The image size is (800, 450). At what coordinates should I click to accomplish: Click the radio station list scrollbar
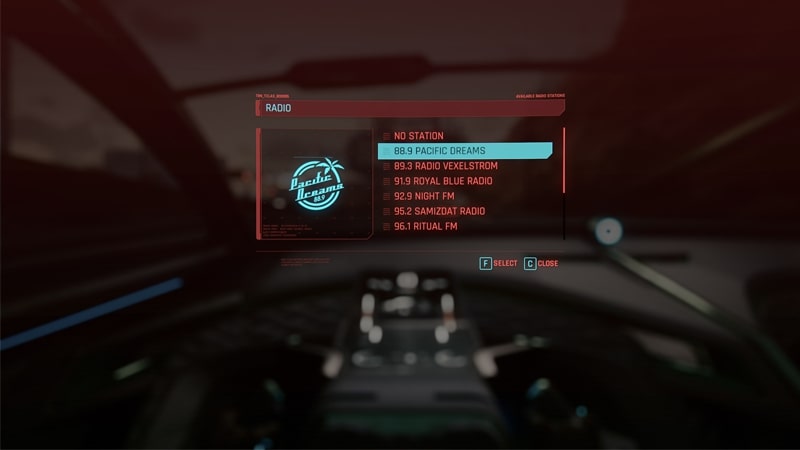pos(564,160)
